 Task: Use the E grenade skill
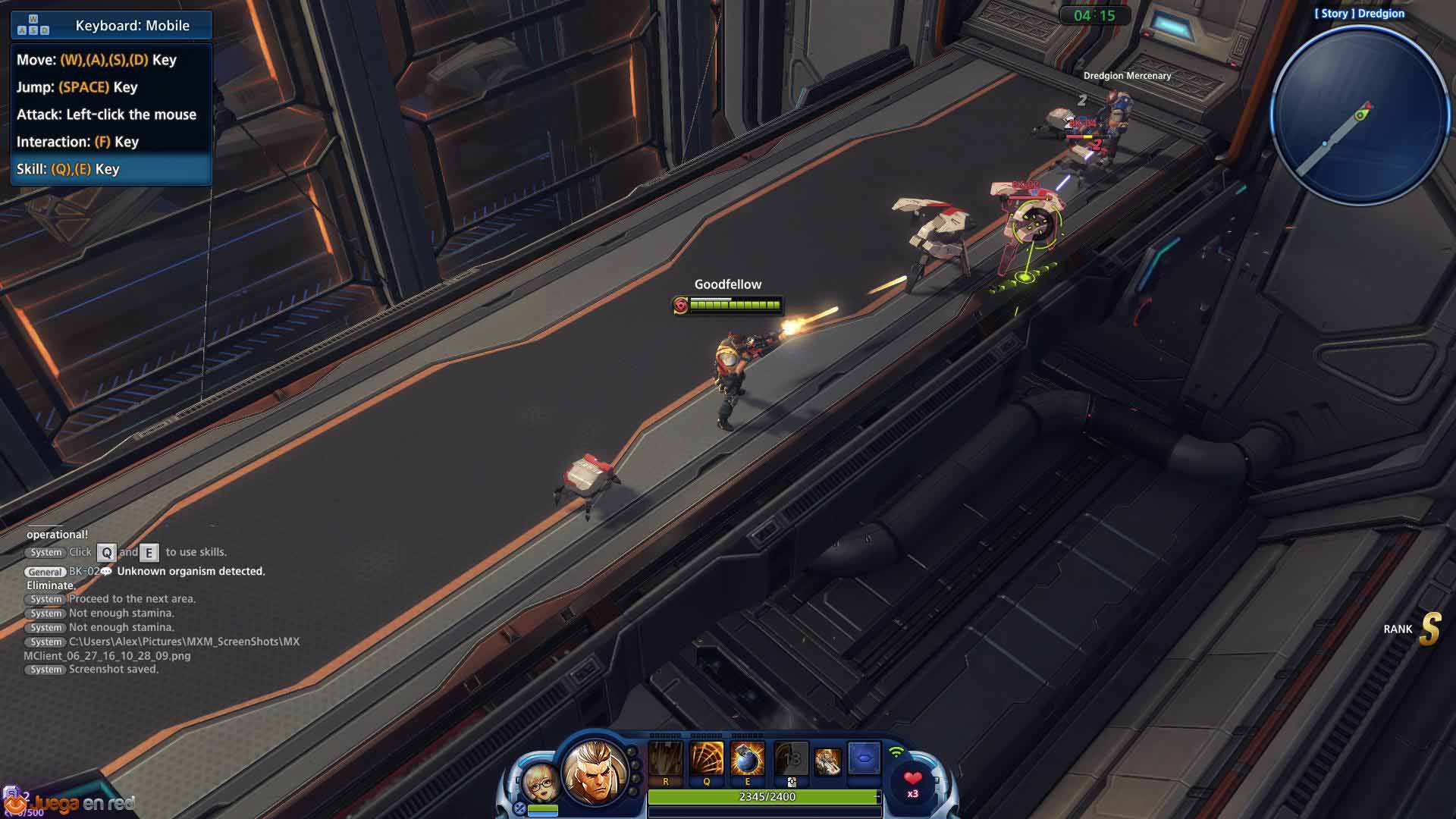tap(748, 760)
